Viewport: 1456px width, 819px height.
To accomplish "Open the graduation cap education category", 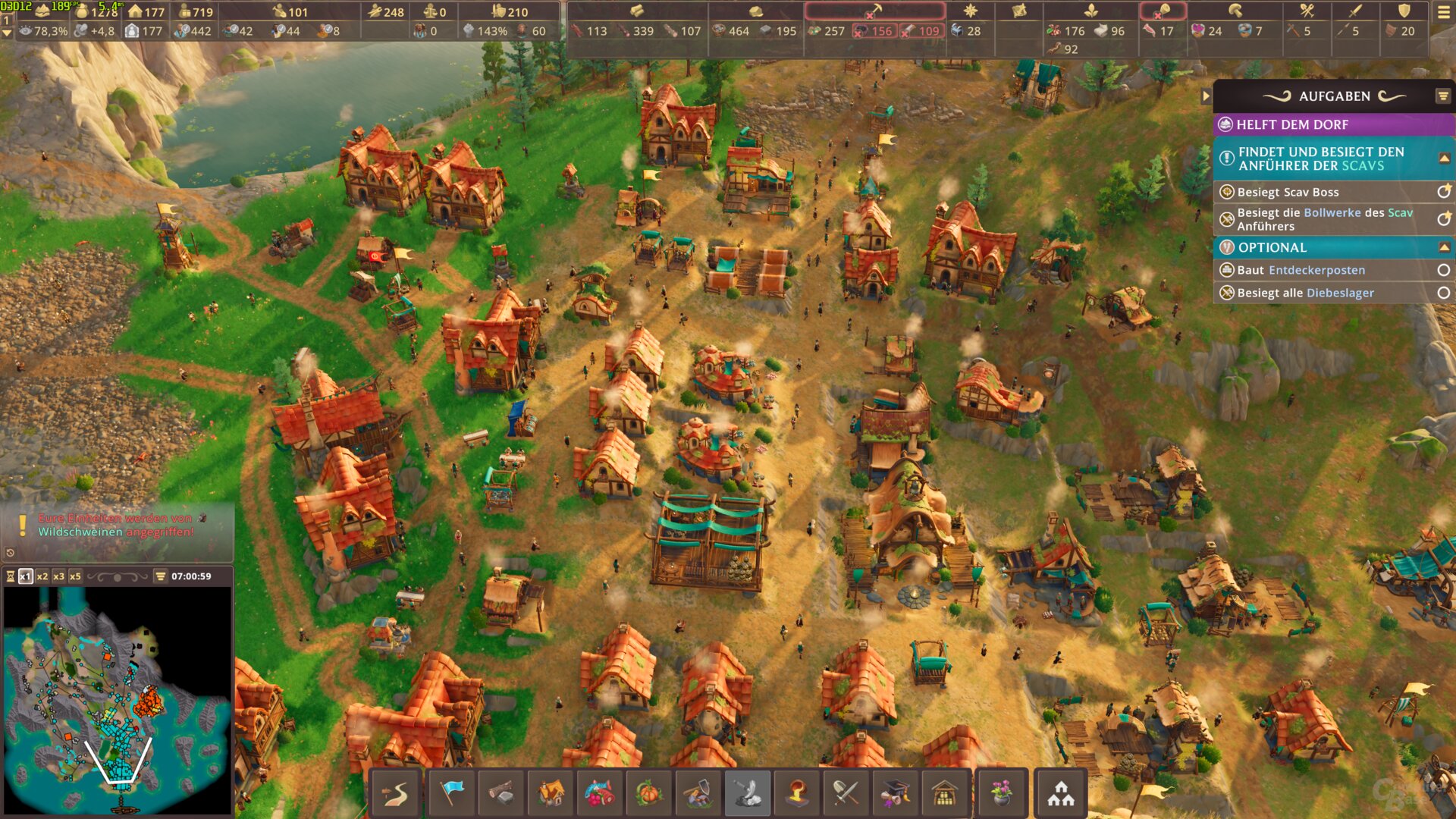I will click(895, 793).
